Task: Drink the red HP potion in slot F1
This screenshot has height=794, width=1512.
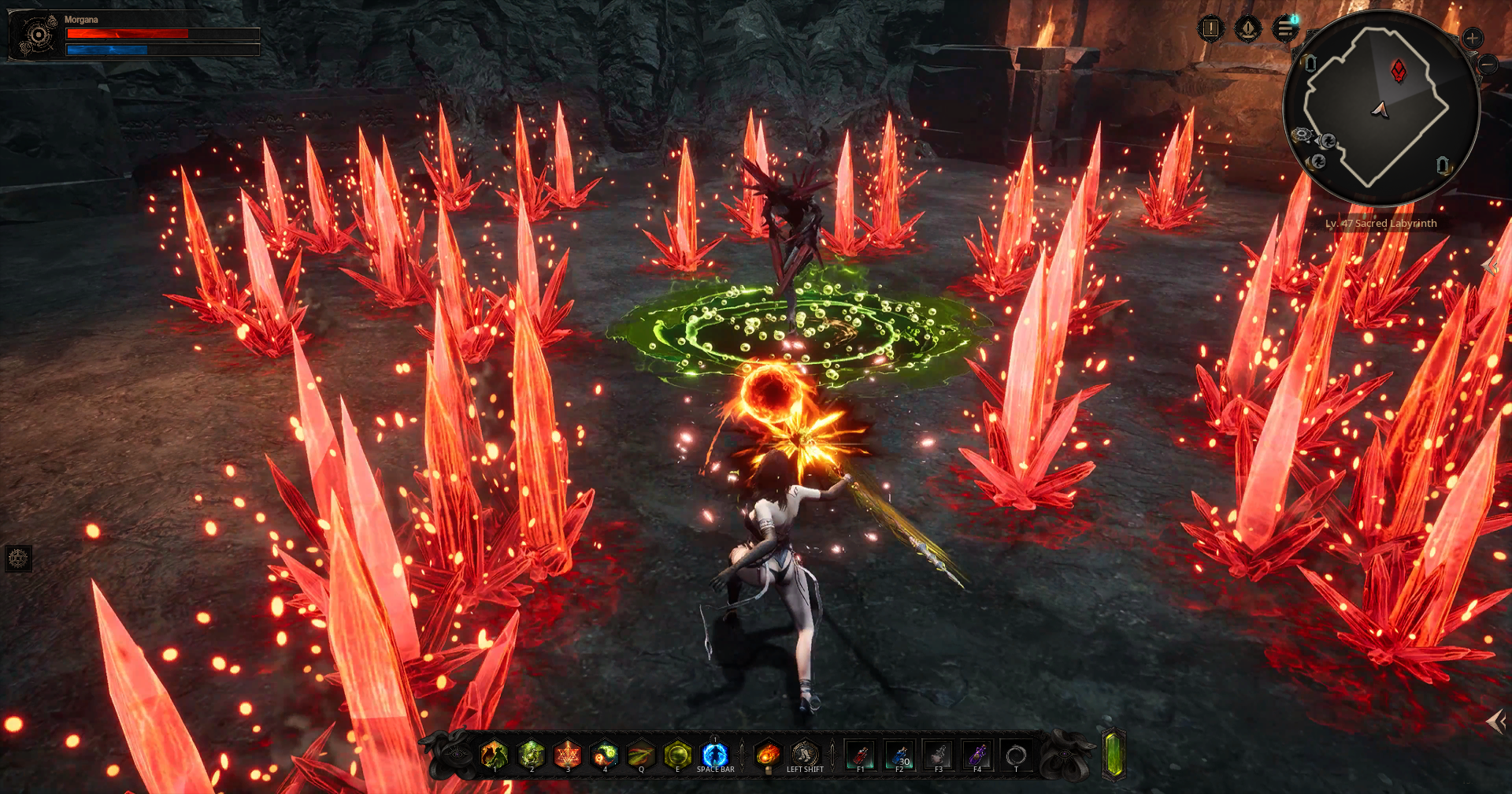Action: coord(860,755)
